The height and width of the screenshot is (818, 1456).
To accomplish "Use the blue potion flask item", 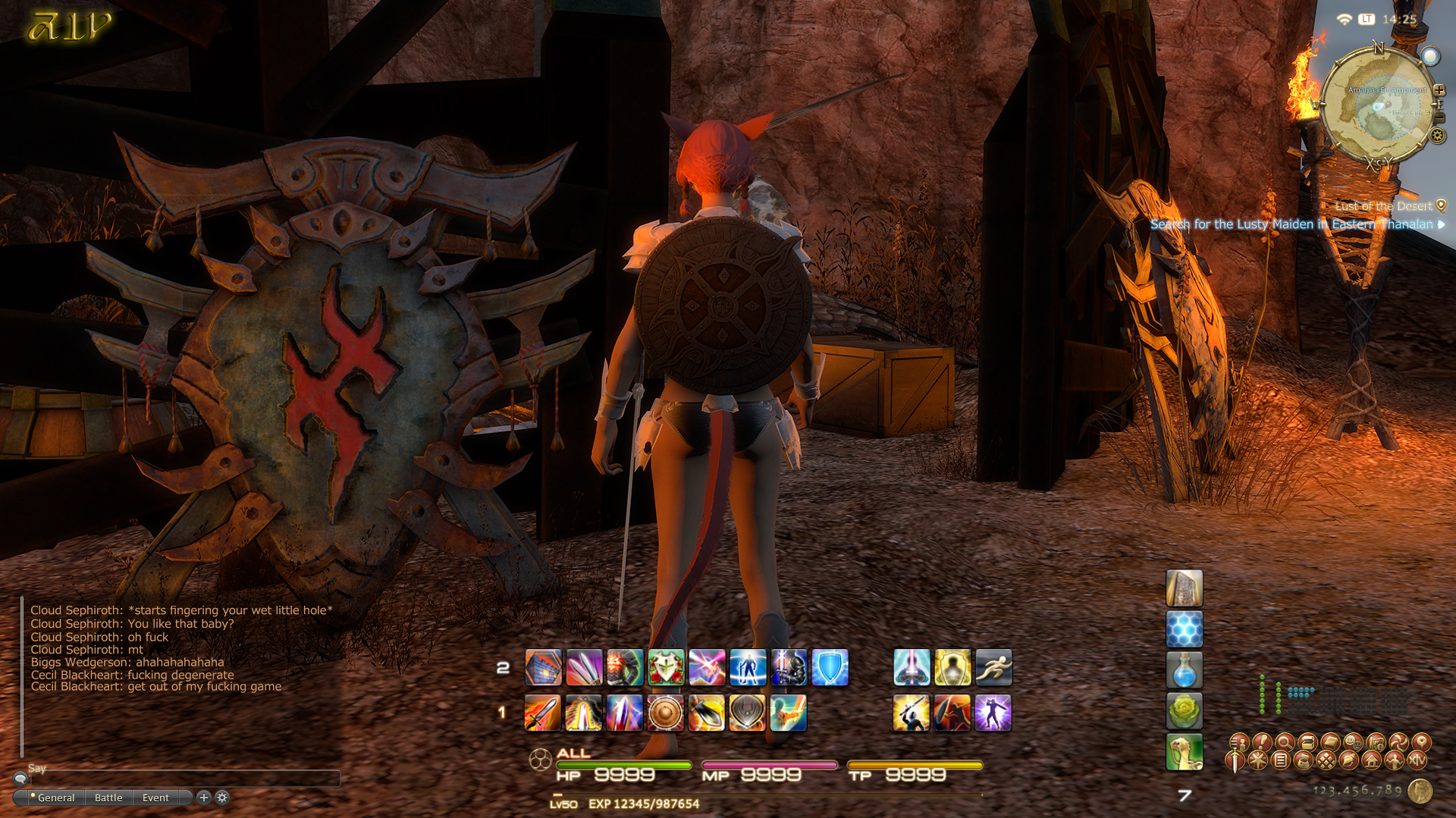I will pyautogui.click(x=1184, y=671).
